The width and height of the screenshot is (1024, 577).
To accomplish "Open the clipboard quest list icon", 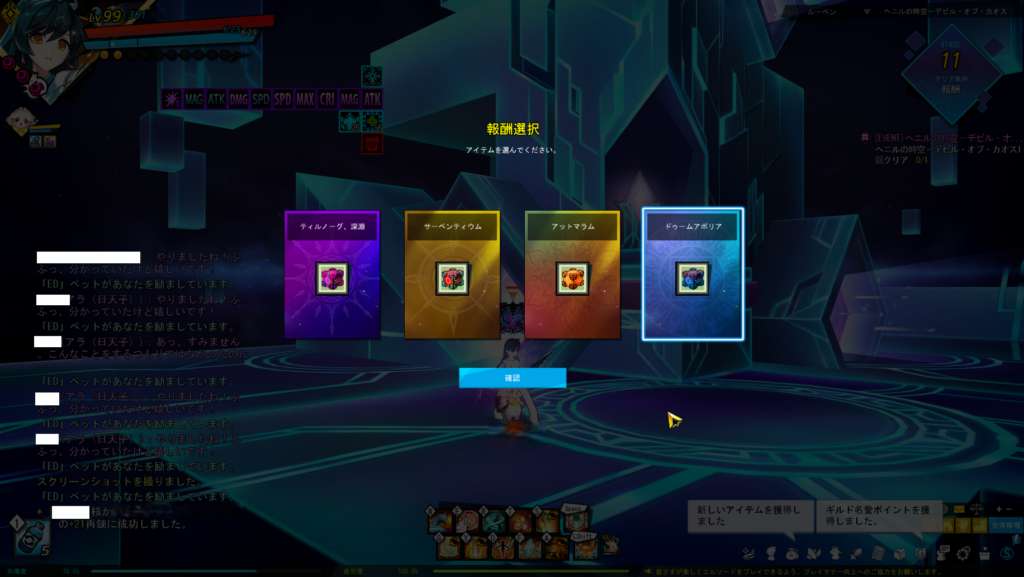I will point(878,553).
